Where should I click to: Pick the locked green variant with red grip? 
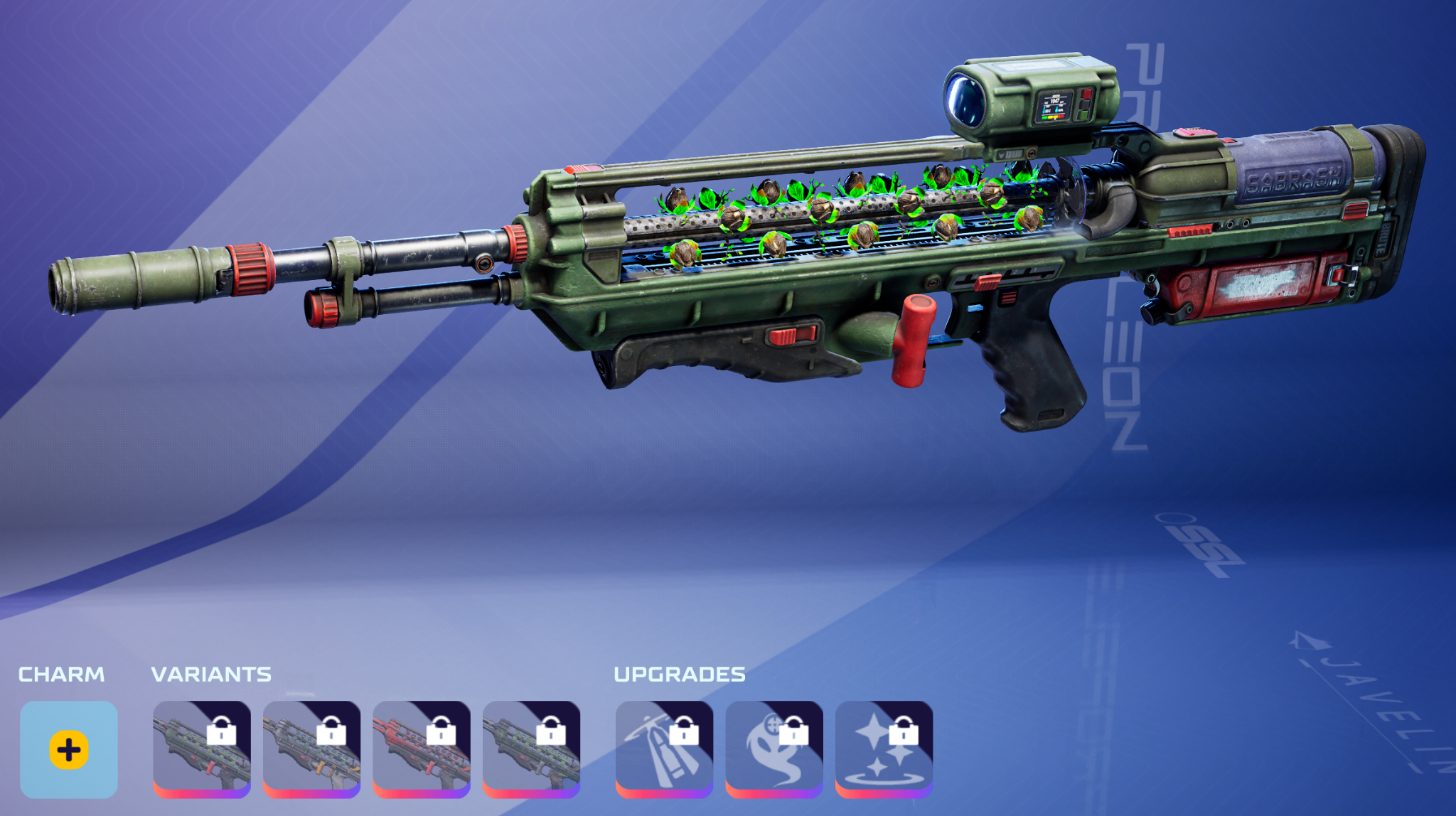coord(202,749)
